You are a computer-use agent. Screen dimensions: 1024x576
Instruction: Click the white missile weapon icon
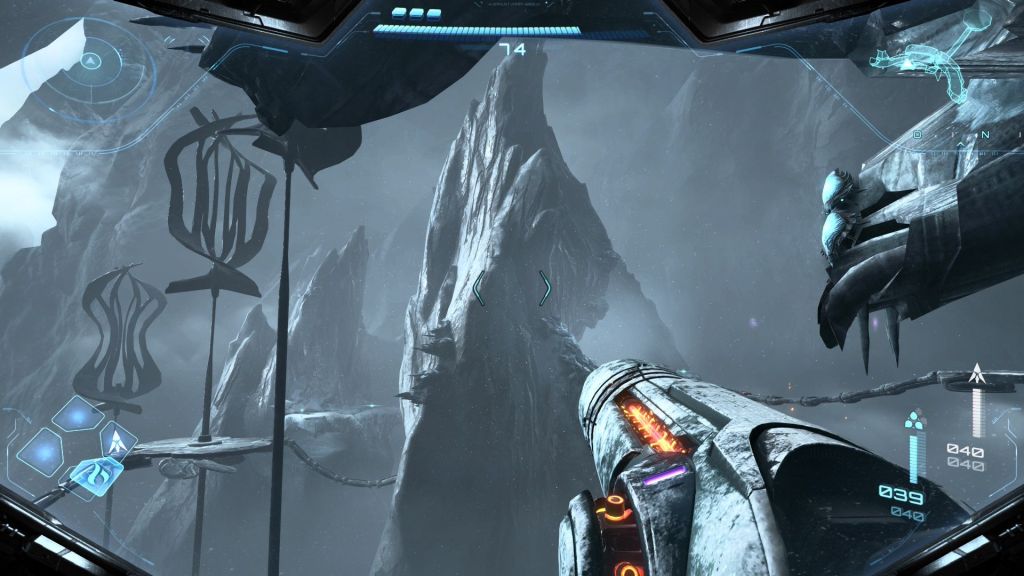pyautogui.click(x=977, y=376)
